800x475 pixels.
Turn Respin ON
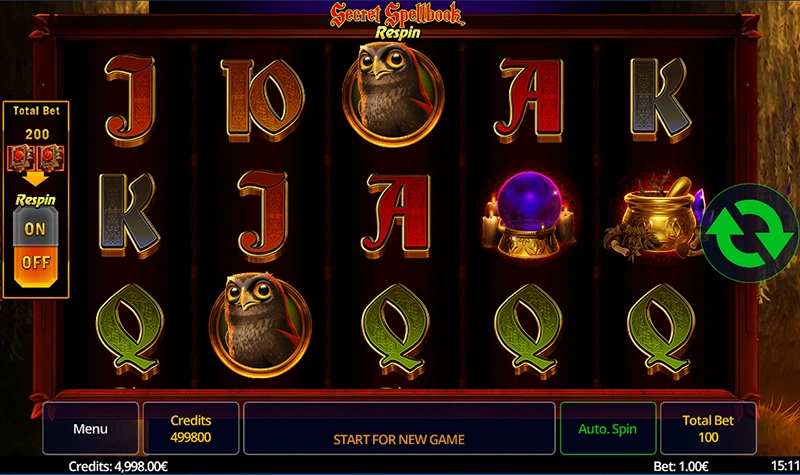35,228
